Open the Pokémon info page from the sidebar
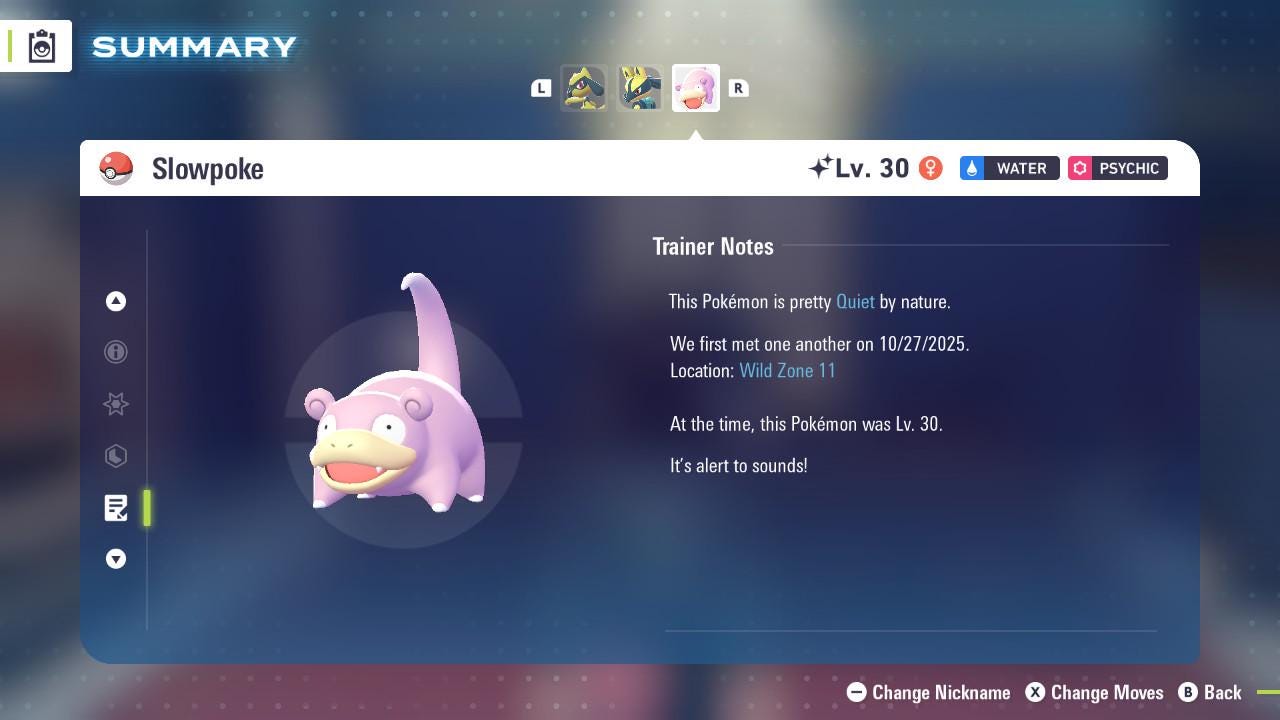The image size is (1280, 720). (x=116, y=352)
